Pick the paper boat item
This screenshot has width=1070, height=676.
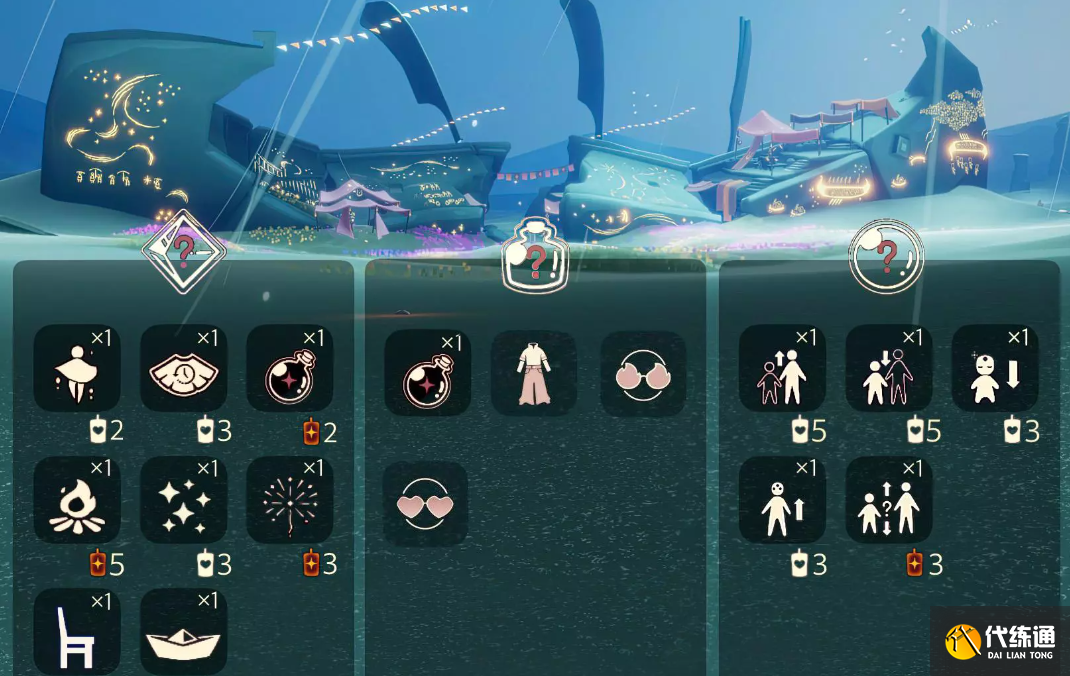[x=183, y=632]
